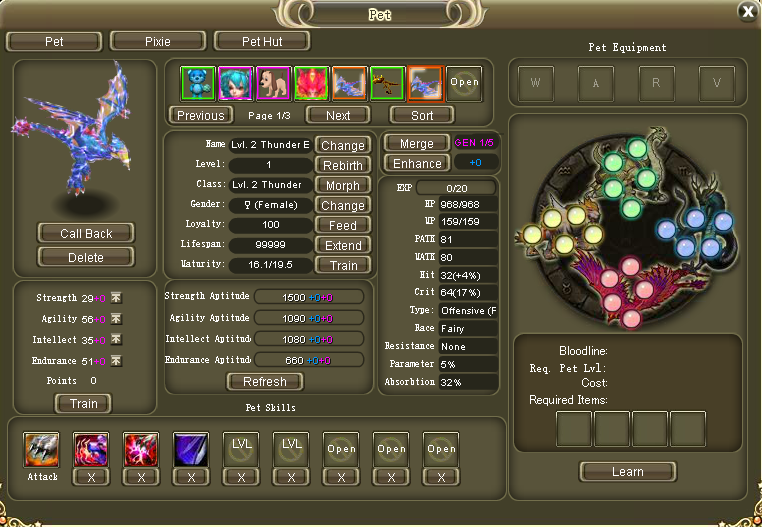Go to the Next pet page
Image resolution: width=762 pixels, height=527 pixels.
click(338, 115)
